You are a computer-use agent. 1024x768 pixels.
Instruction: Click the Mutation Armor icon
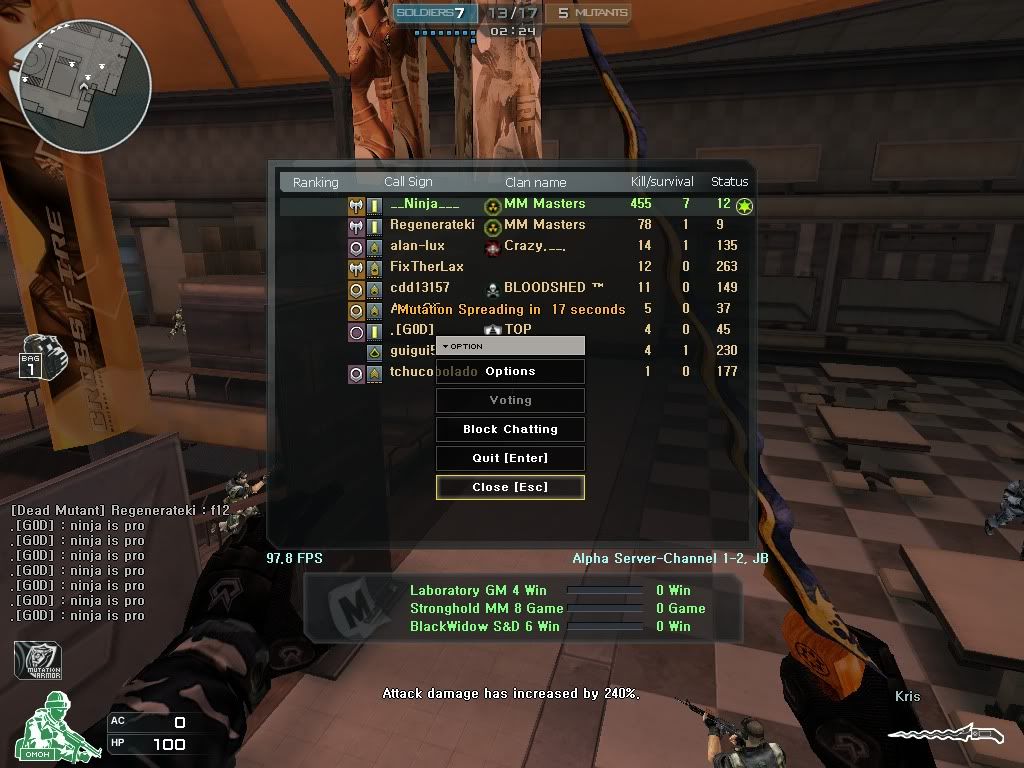[x=37, y=660]
